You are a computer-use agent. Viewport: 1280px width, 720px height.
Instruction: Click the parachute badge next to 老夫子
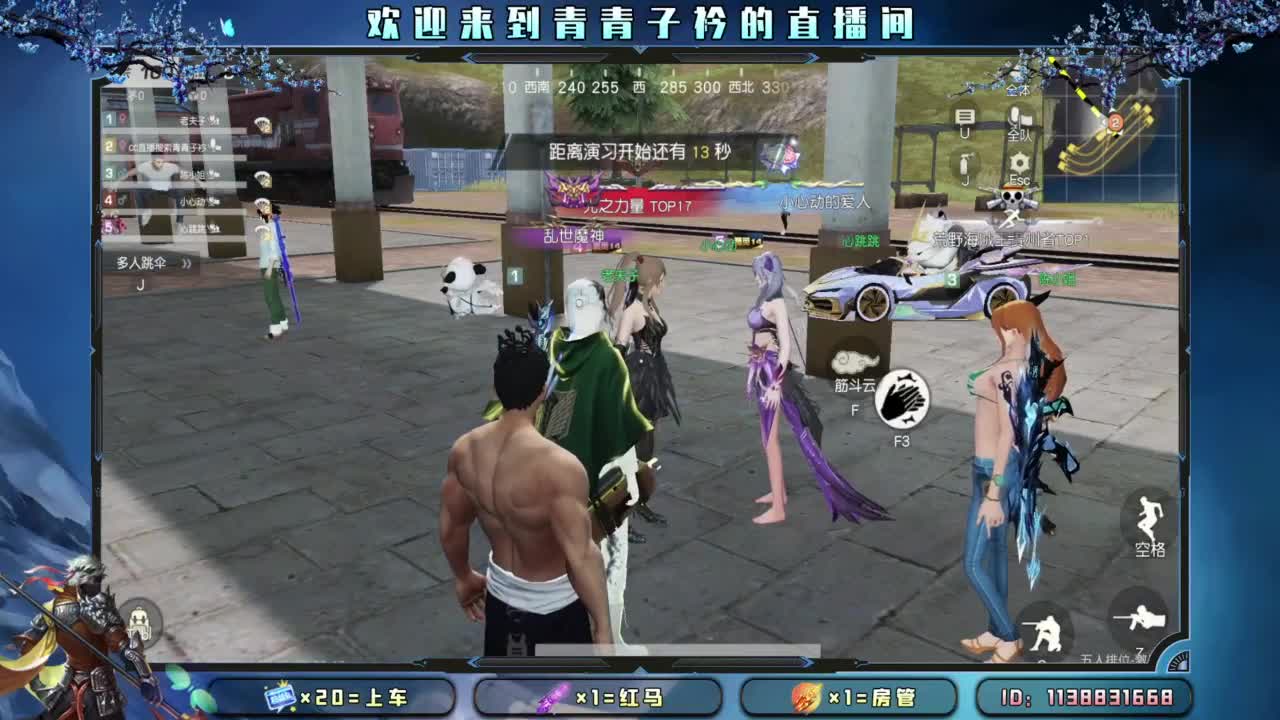click(262, 124)
